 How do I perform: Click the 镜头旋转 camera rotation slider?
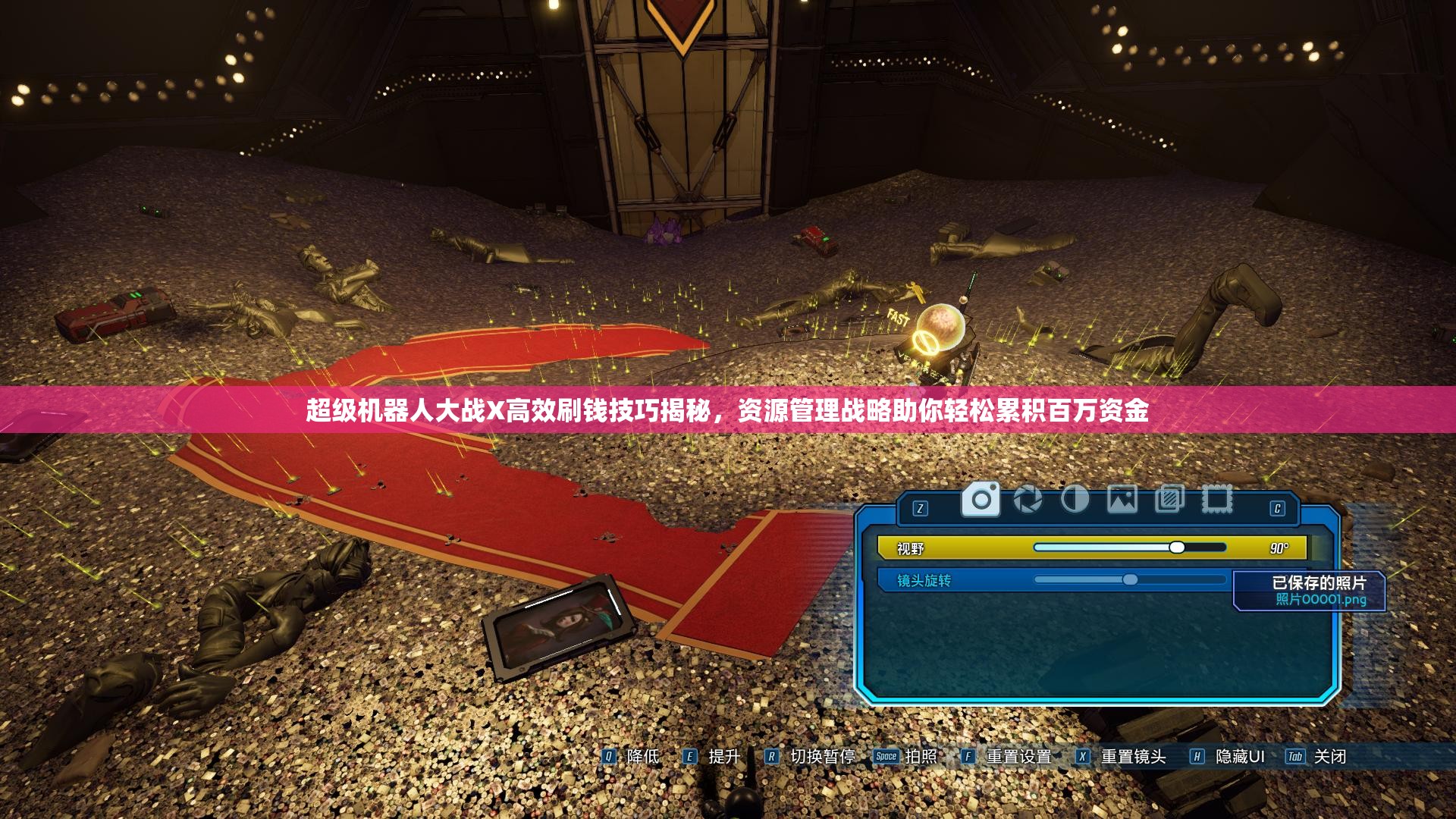[1130, 580]
